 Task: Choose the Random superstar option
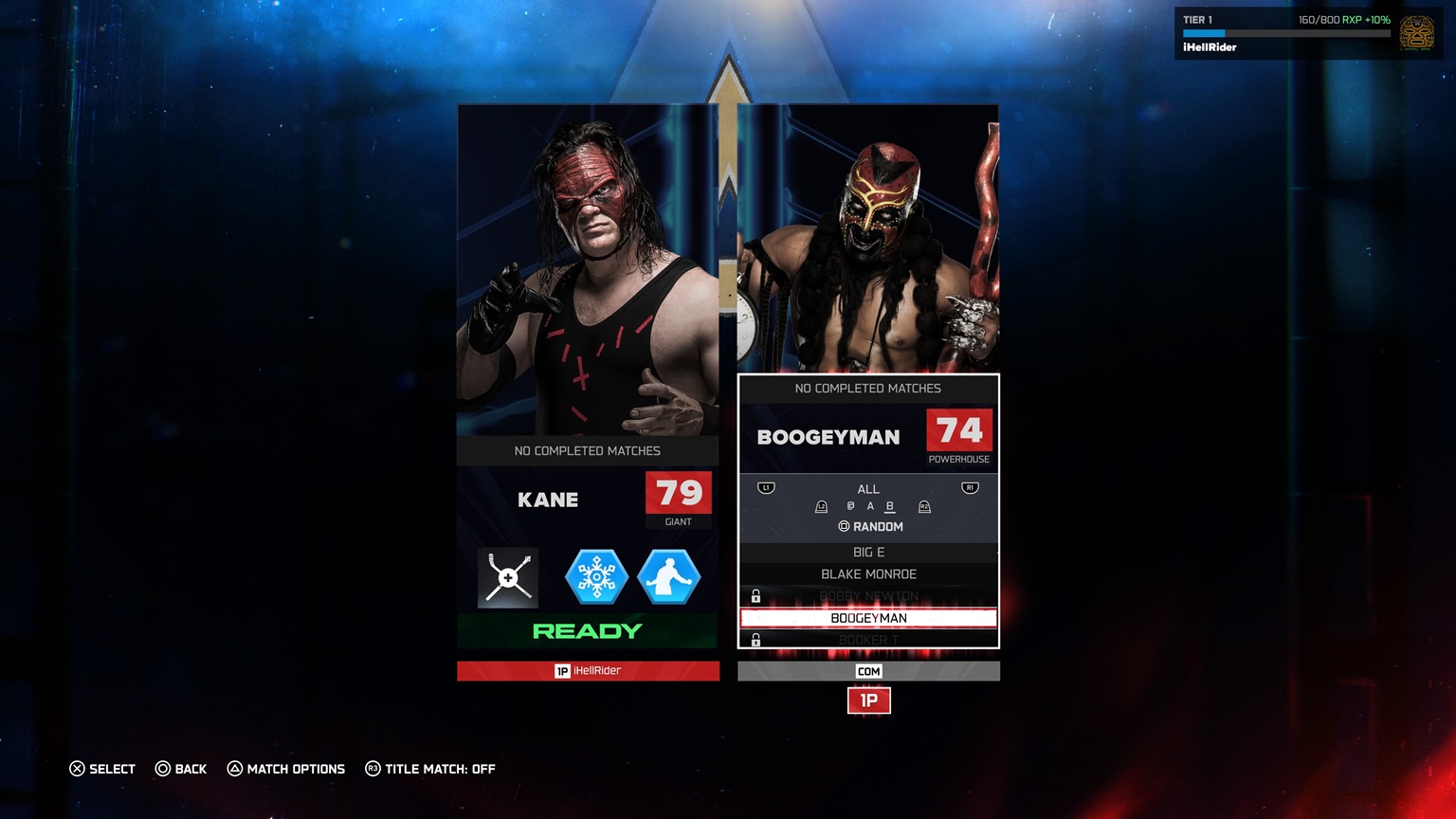click(870, 526)
